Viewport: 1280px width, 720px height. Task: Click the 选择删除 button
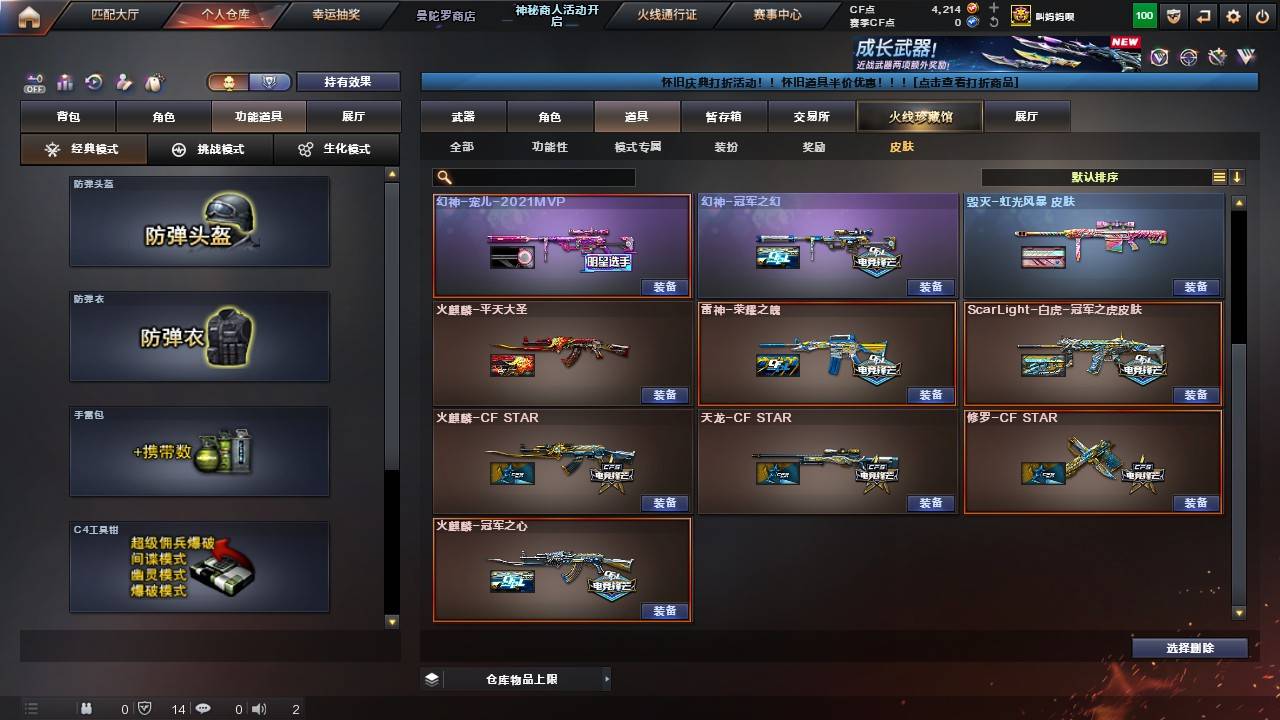click(x=1190, y=647)
